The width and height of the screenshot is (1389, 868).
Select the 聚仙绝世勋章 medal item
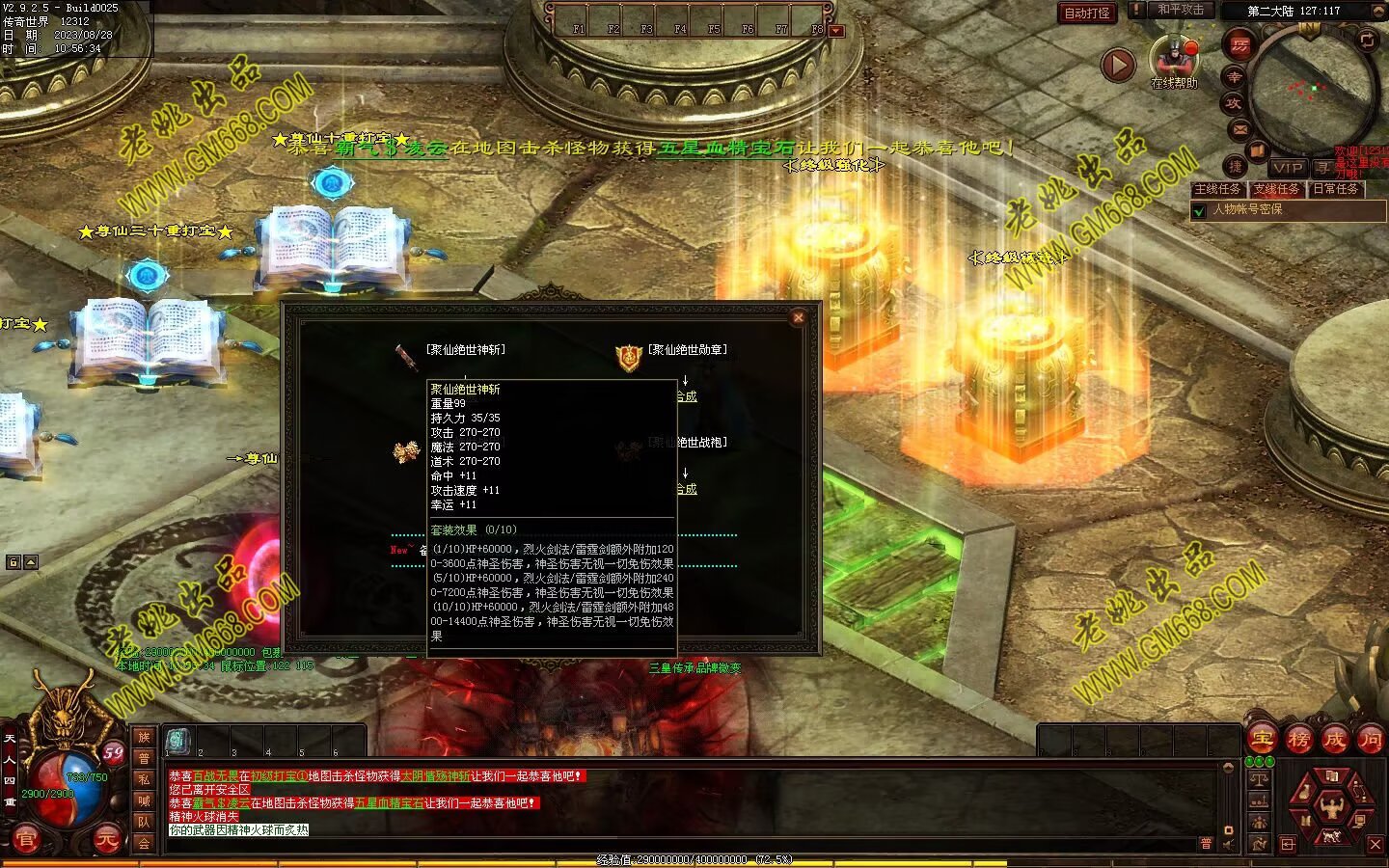[x=629, y=358]
